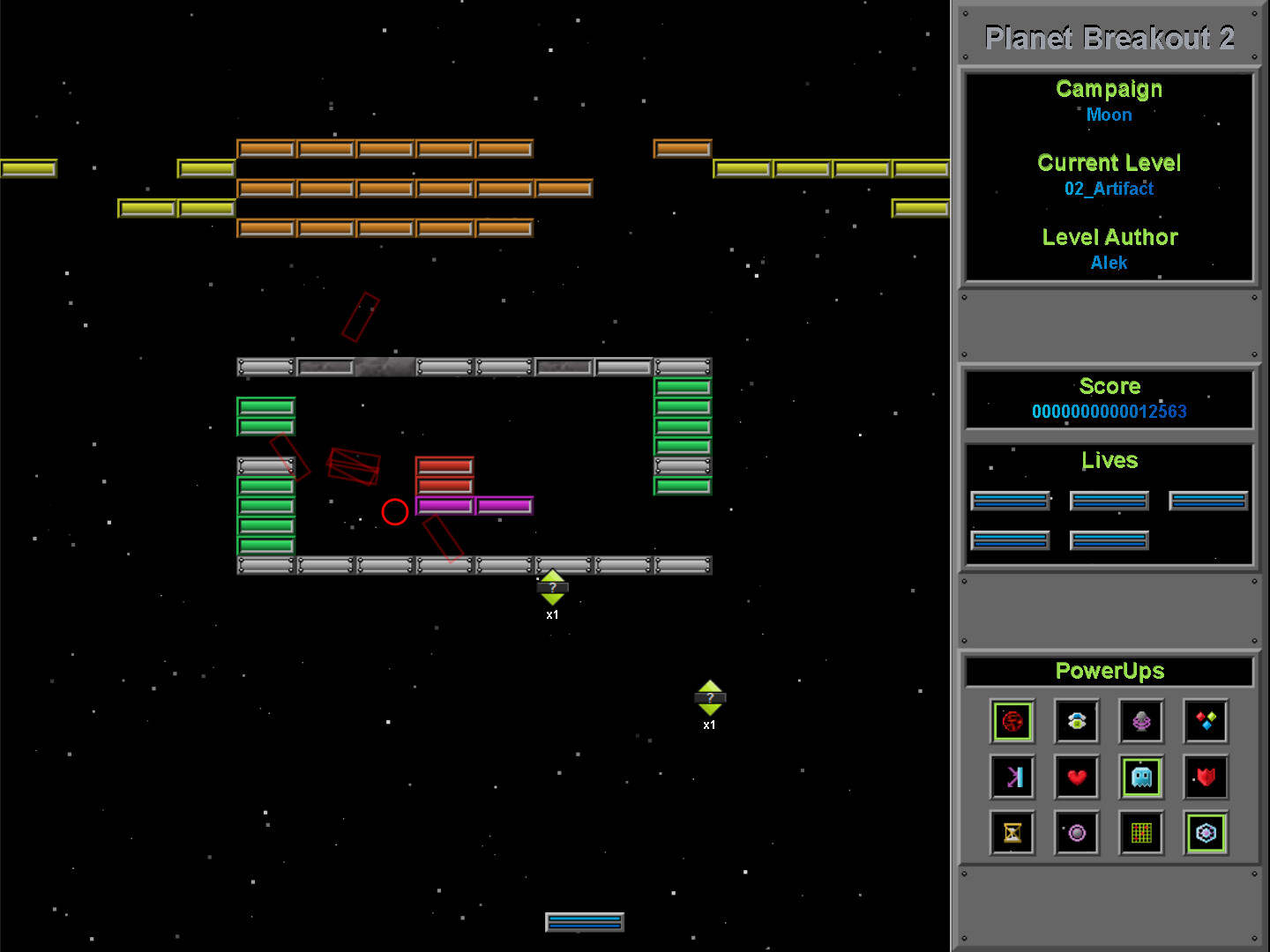Click the player paddle at the screen bottom
Image resolution: width=1270 pixels, height=952 pixels.
point(585,920)
